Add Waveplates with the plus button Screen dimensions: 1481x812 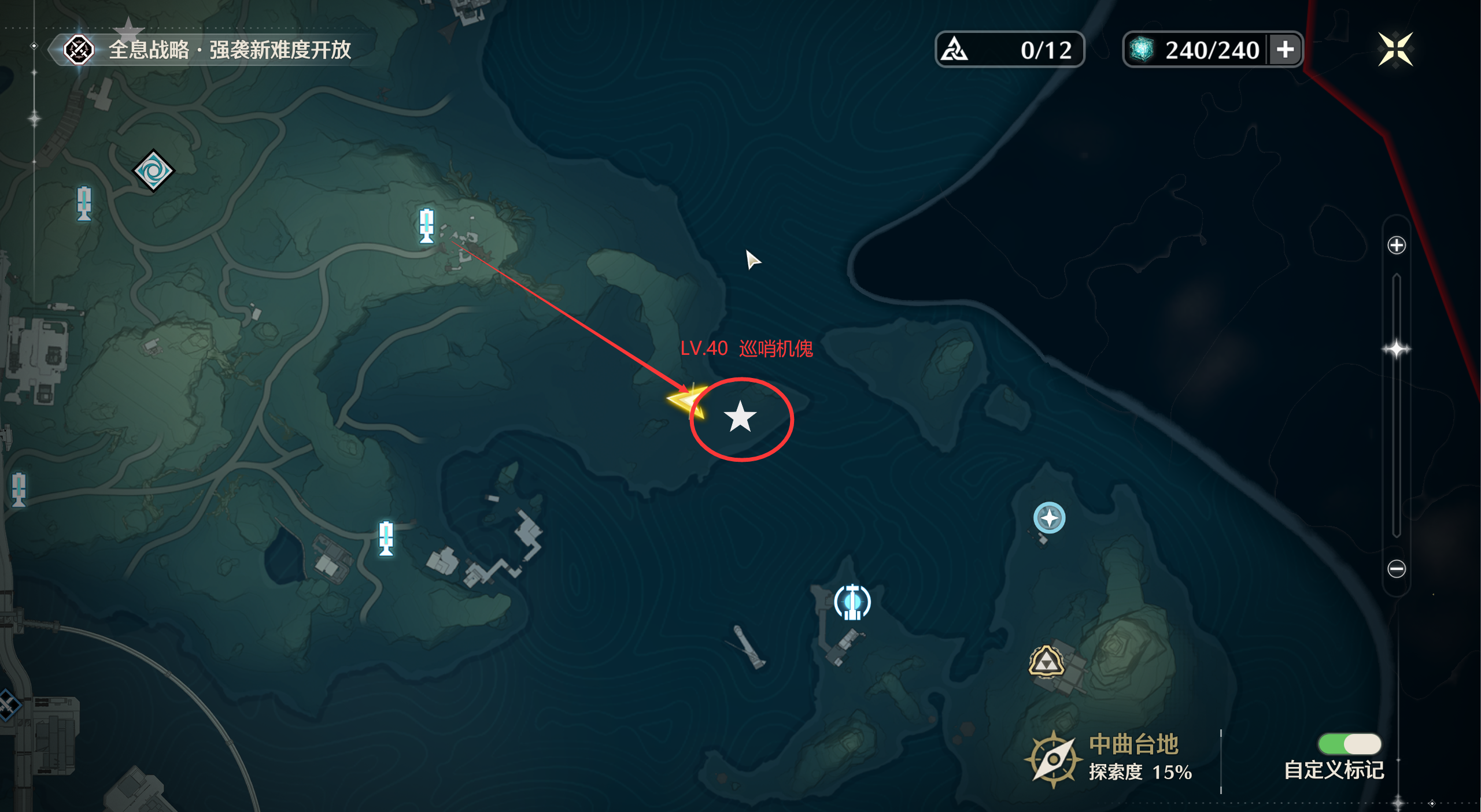pos(1285,50)
